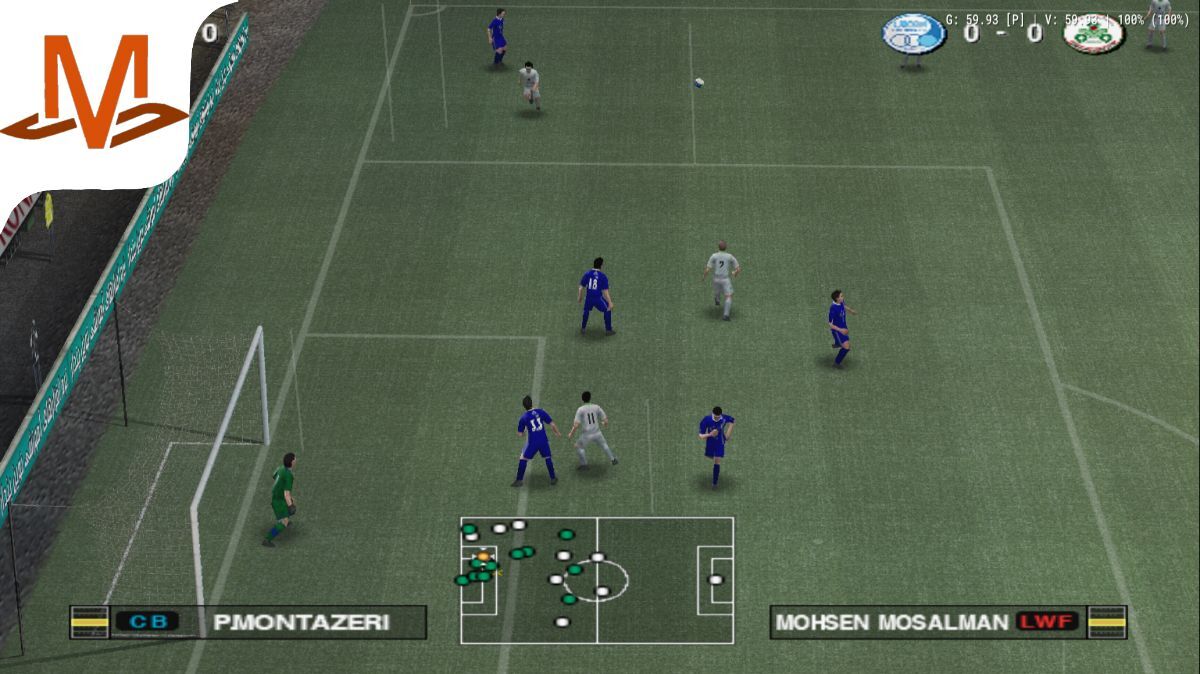
Task: Click the blue home team crest
Action: point(913,33)
